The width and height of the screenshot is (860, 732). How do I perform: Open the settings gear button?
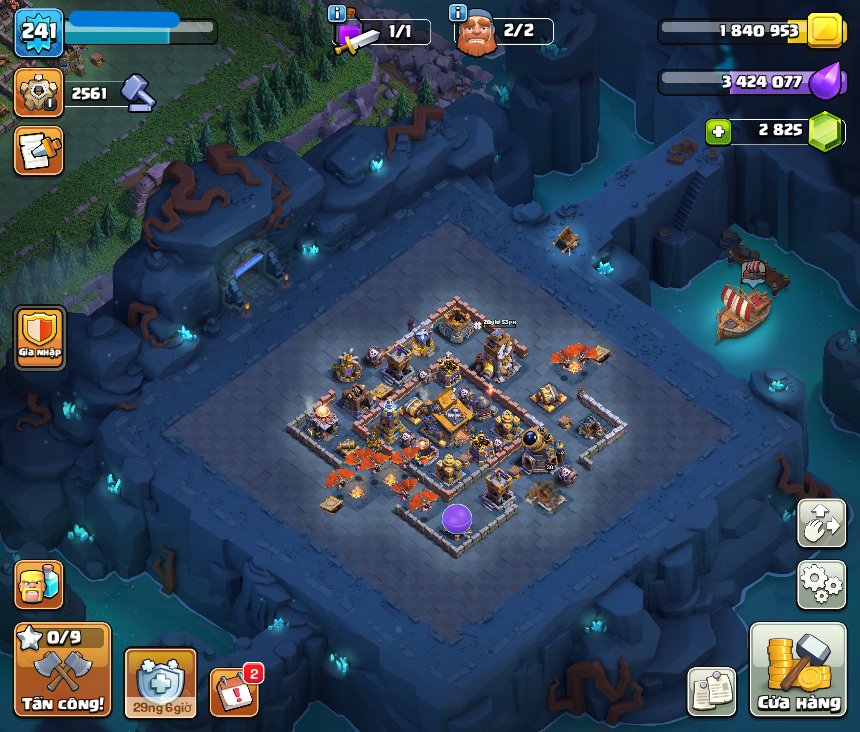[821, 584]
